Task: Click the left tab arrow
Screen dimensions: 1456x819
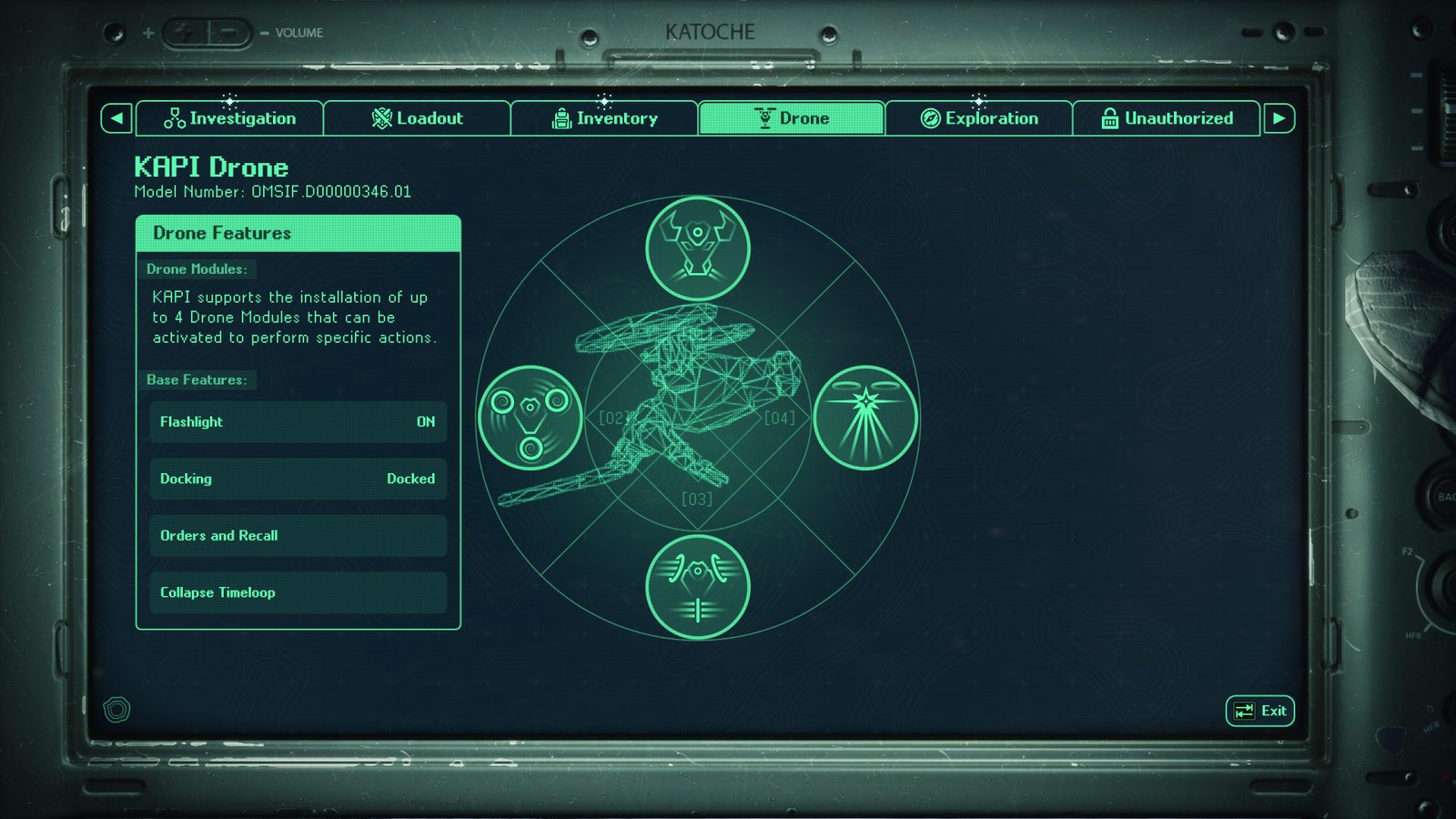Action: (116, 118)
